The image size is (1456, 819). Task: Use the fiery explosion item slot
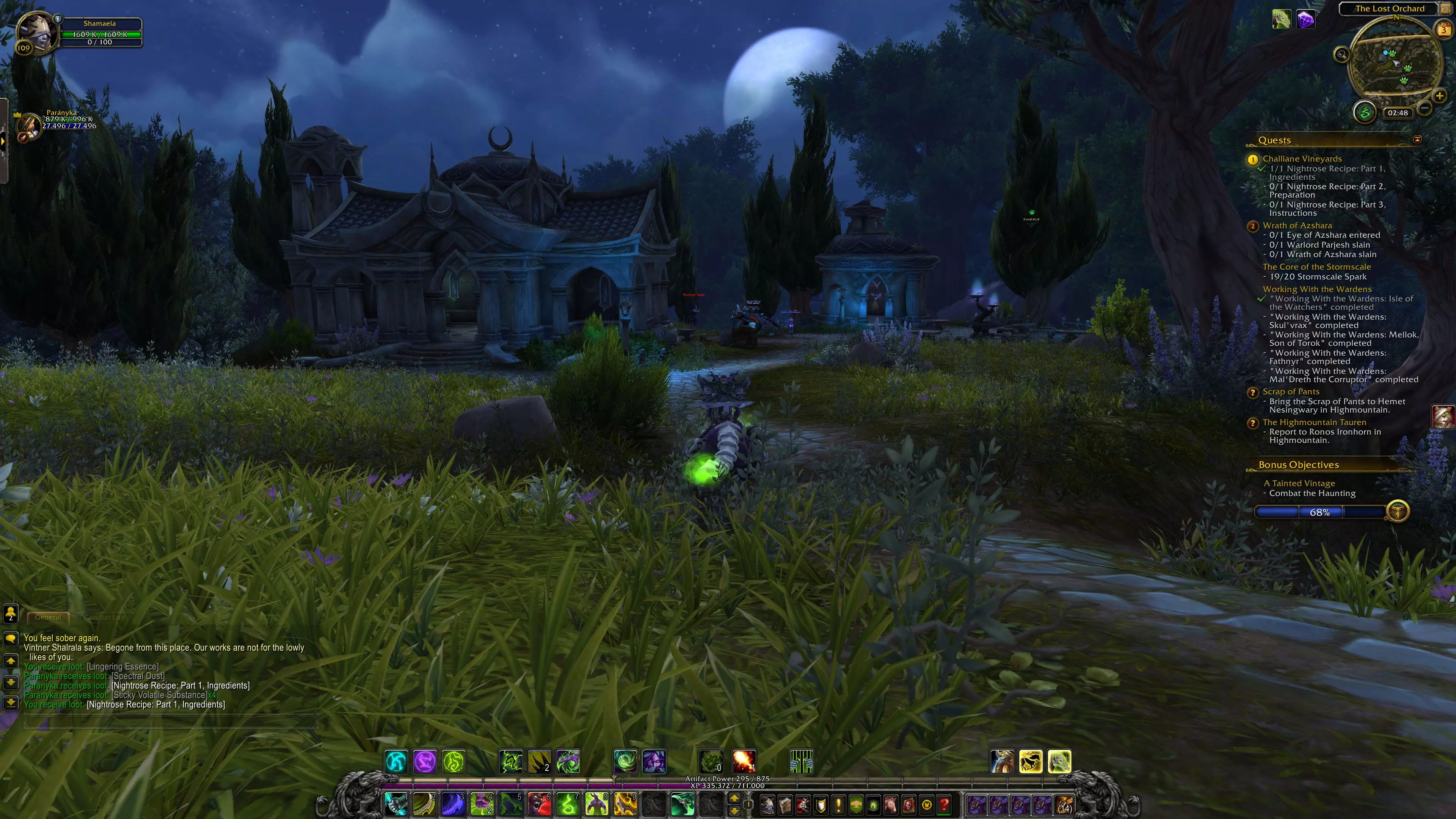pos(743,761)
